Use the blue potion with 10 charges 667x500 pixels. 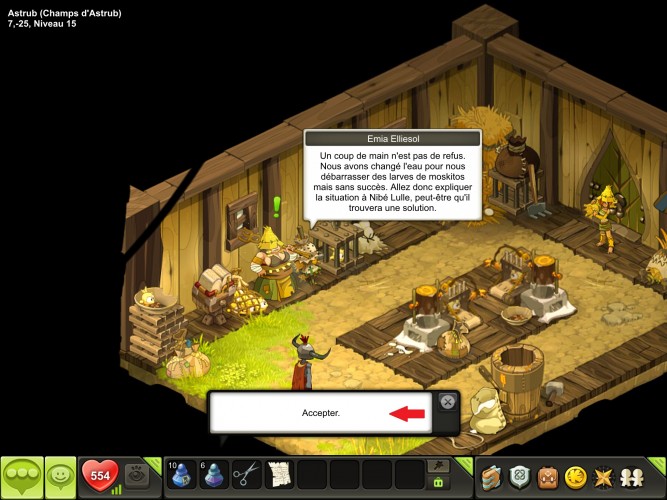pyautogui.click(x=181, y=474)
